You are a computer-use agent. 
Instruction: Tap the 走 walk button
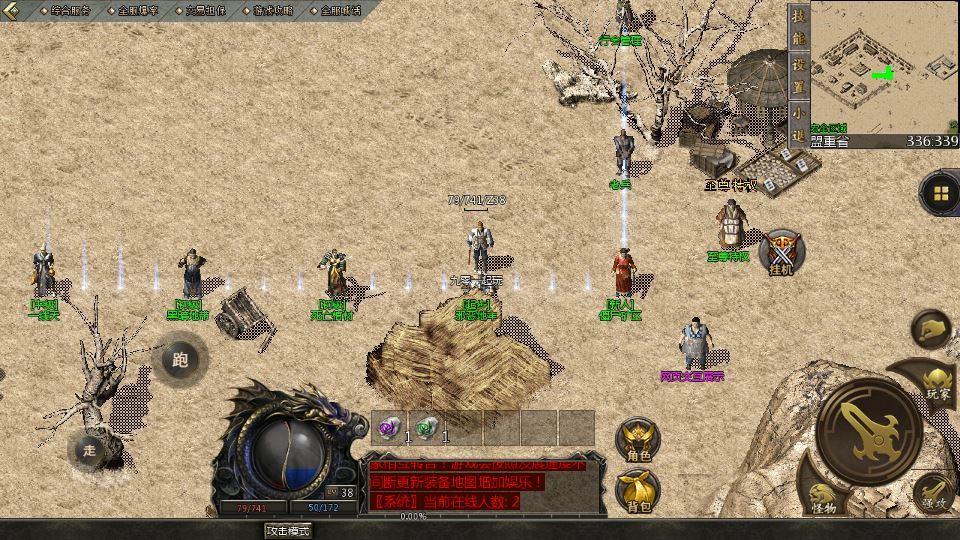[x=89, y=450]
